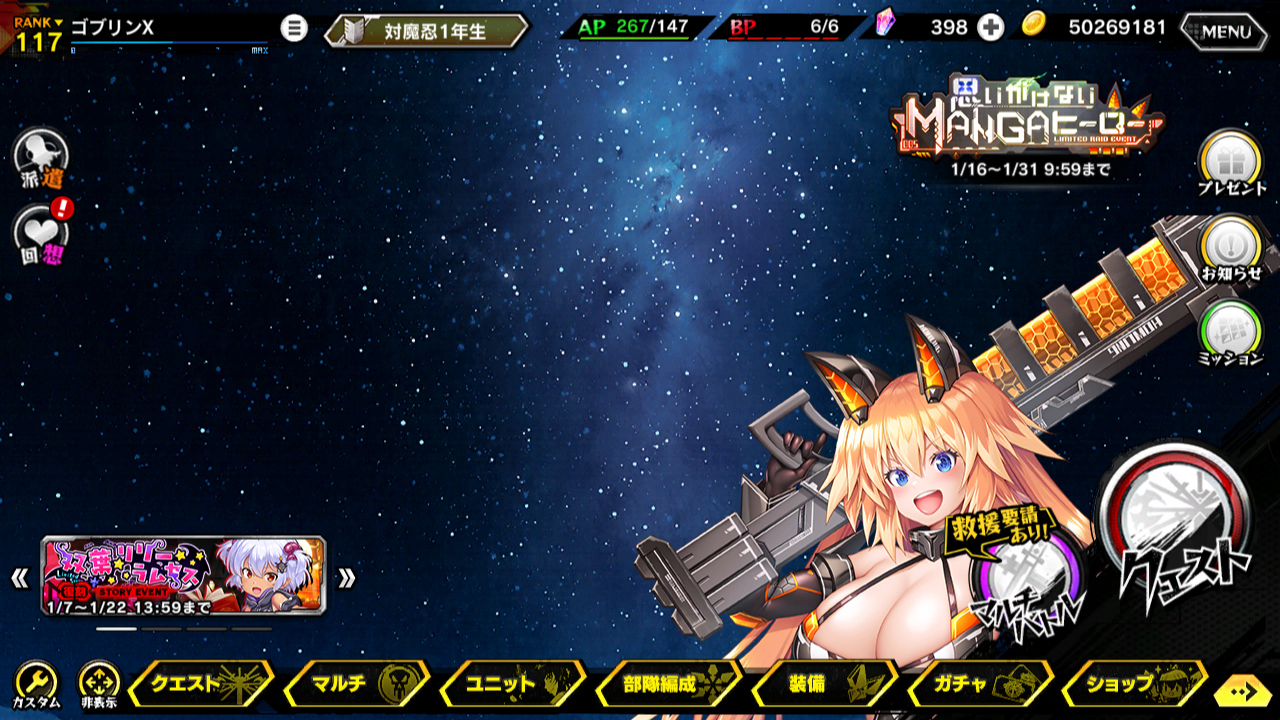Open the ショップ shop

coord(1134,685)
